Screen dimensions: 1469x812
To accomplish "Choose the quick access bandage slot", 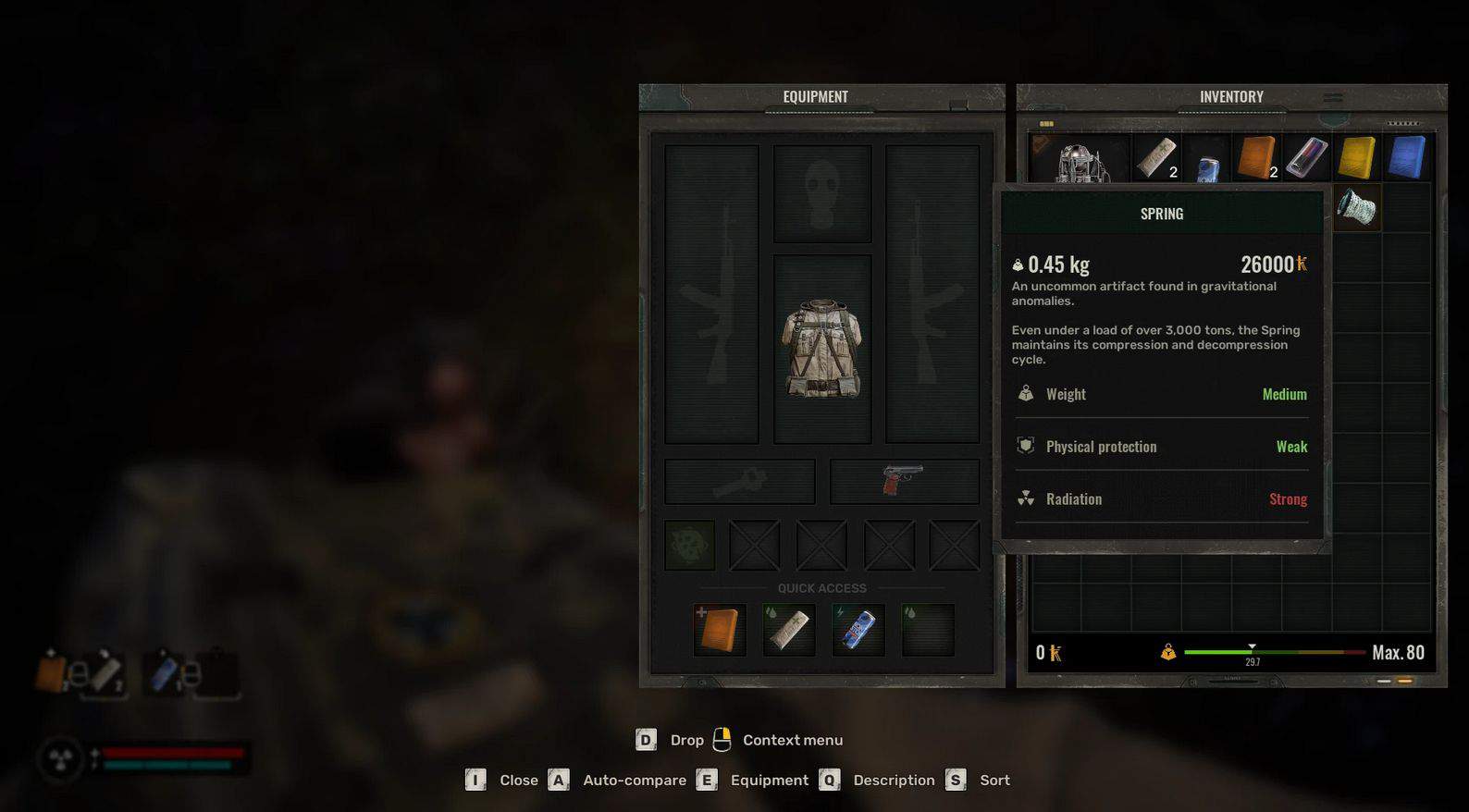I will click(x=789, y=630).
